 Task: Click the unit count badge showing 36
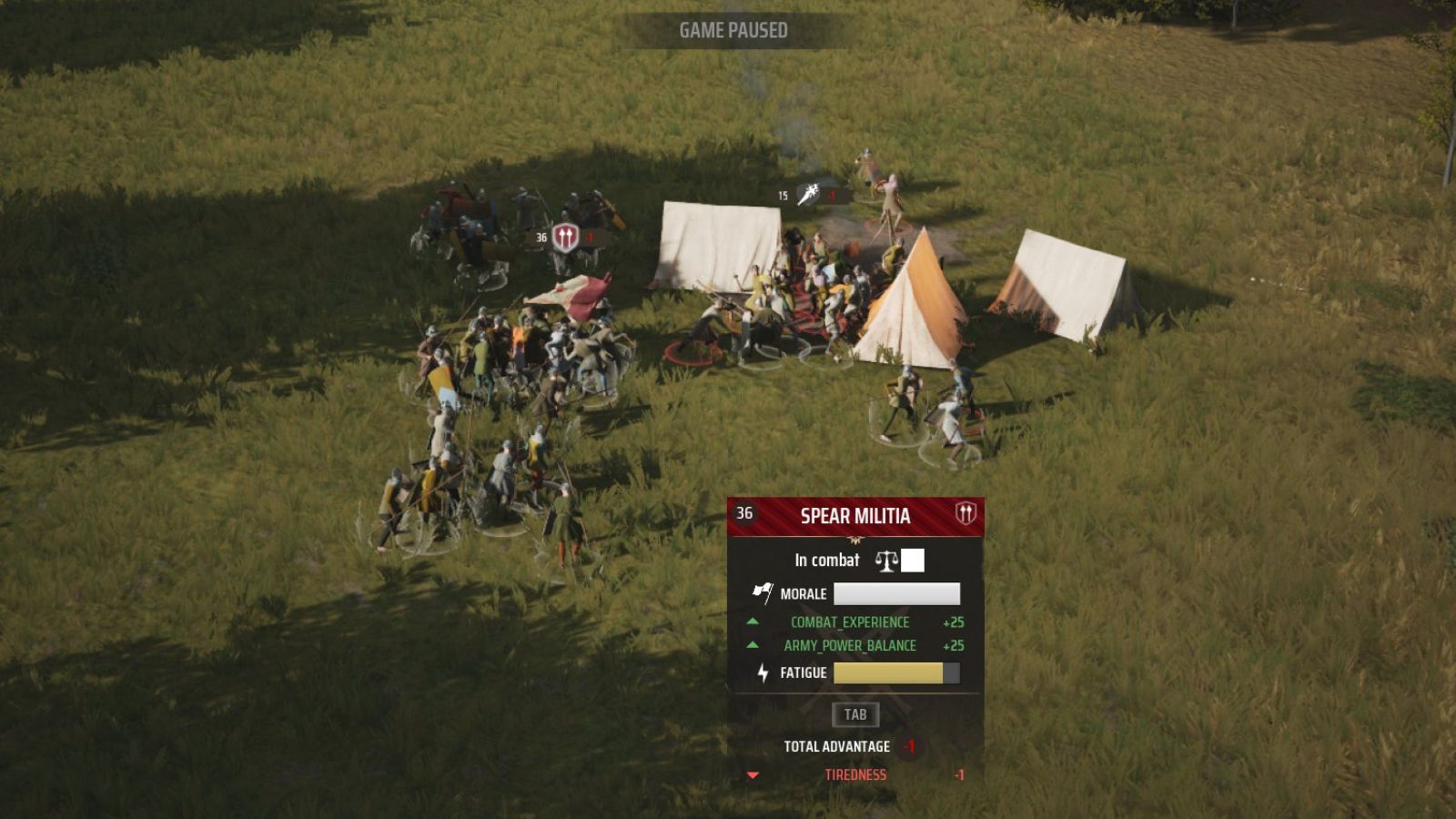743,515
